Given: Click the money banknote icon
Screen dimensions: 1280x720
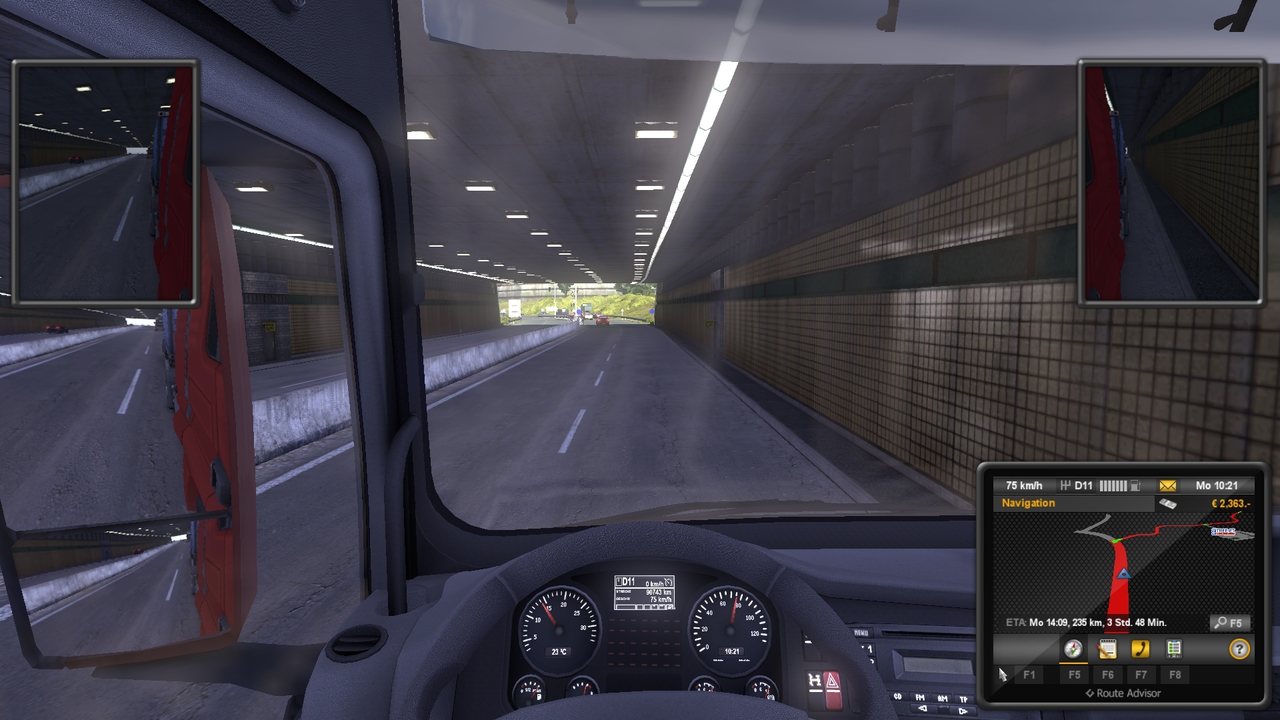Looking at the screenshot, I should point(1166,503).
